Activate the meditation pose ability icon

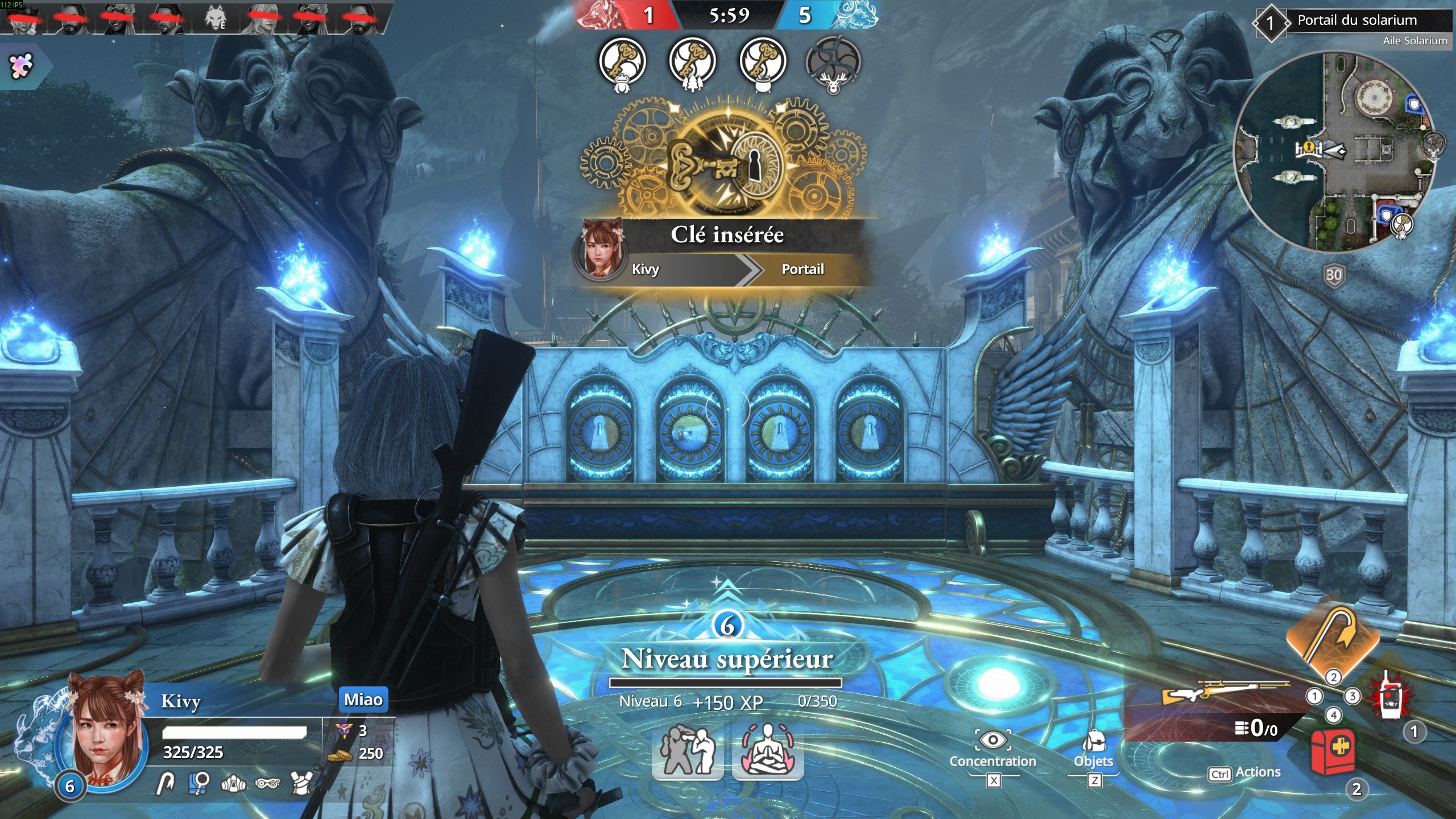tap(767, 750)
